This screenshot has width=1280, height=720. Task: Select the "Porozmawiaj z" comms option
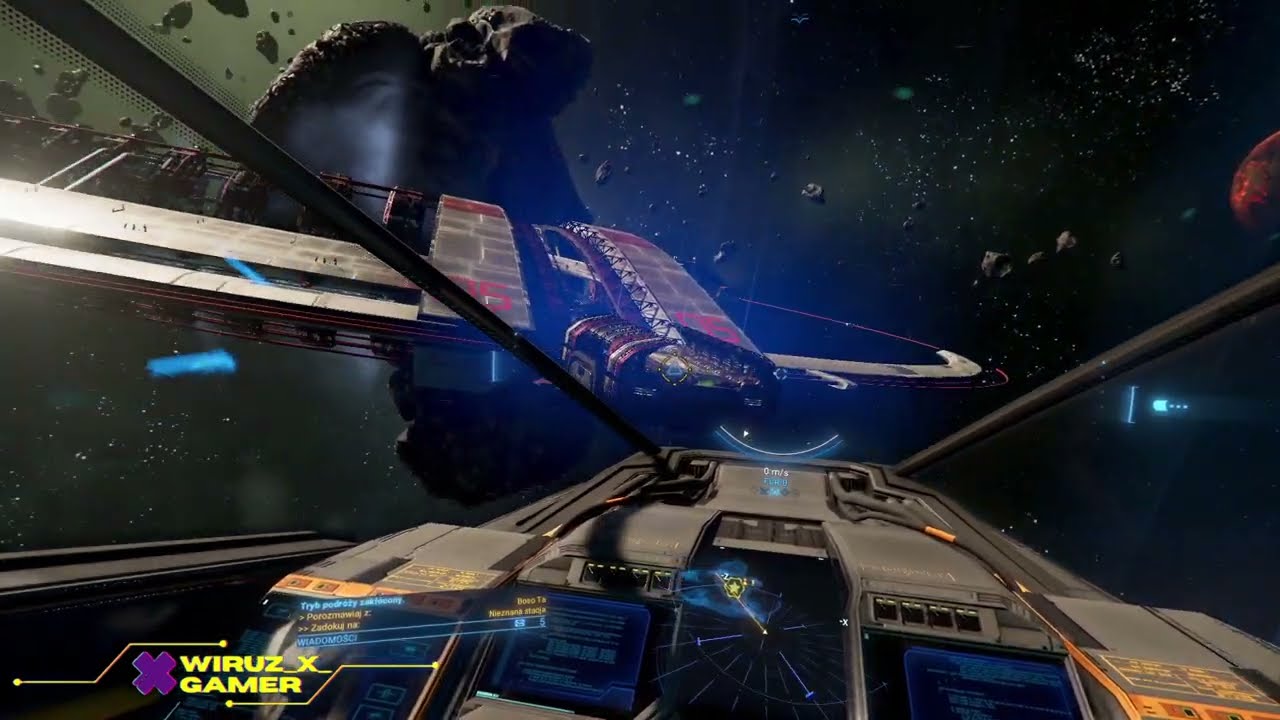334,614
